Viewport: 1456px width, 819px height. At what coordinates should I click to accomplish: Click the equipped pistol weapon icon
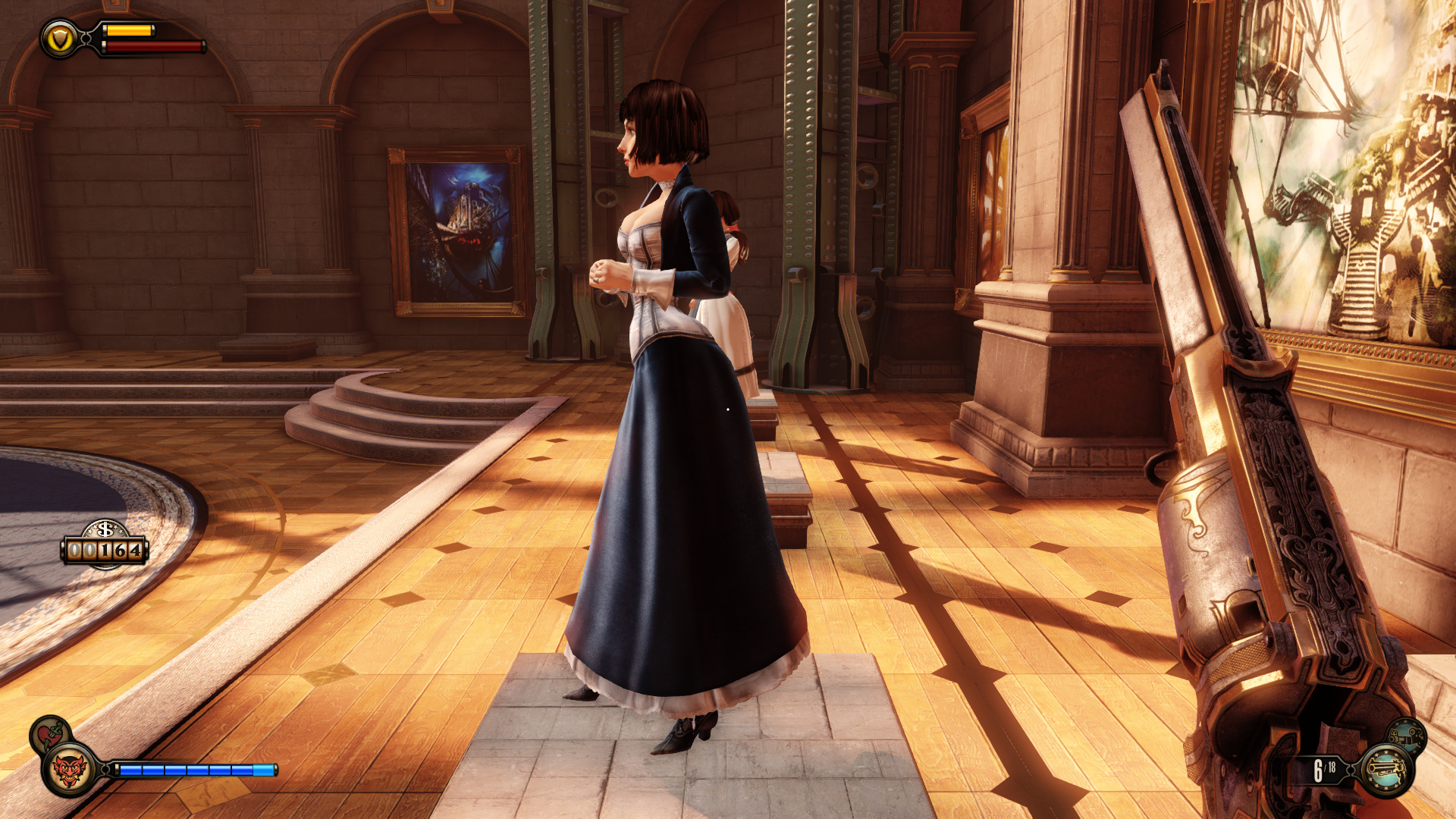1387,770
